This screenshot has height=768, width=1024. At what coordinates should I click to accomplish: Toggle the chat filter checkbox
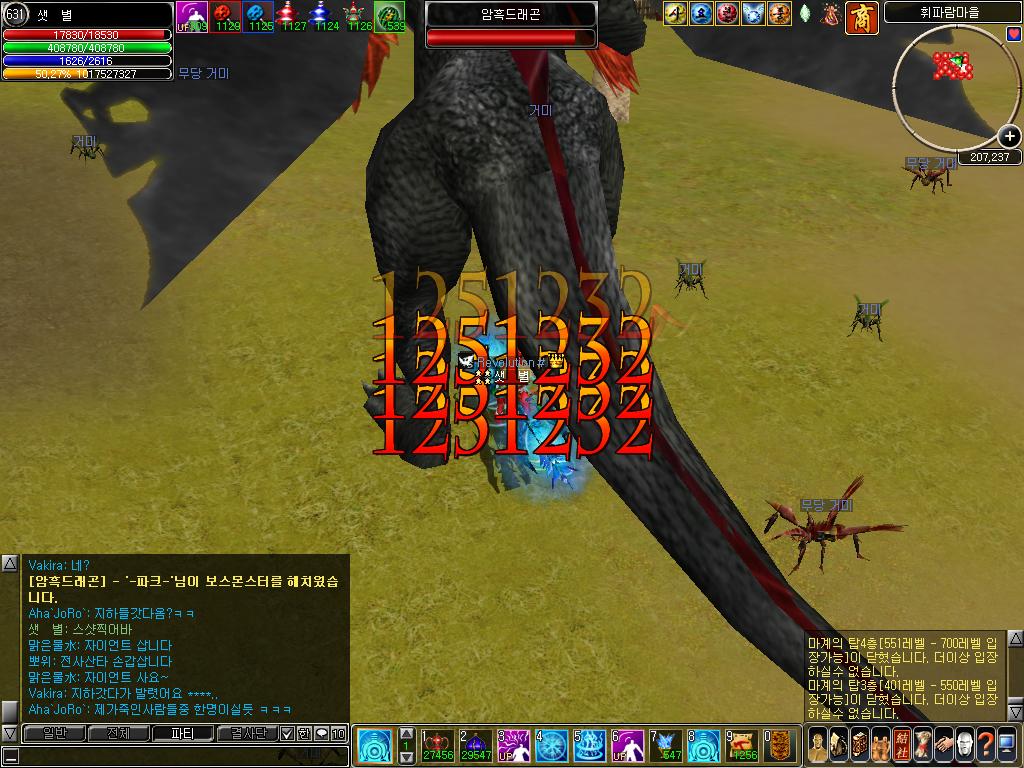click(288, 734)
